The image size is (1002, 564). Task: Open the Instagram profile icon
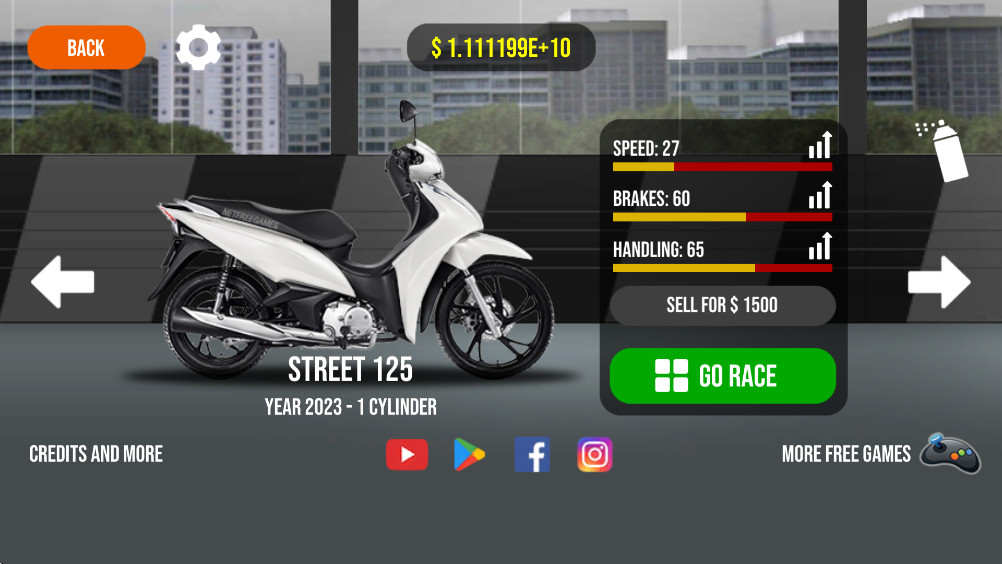click(x=595, y=455)
